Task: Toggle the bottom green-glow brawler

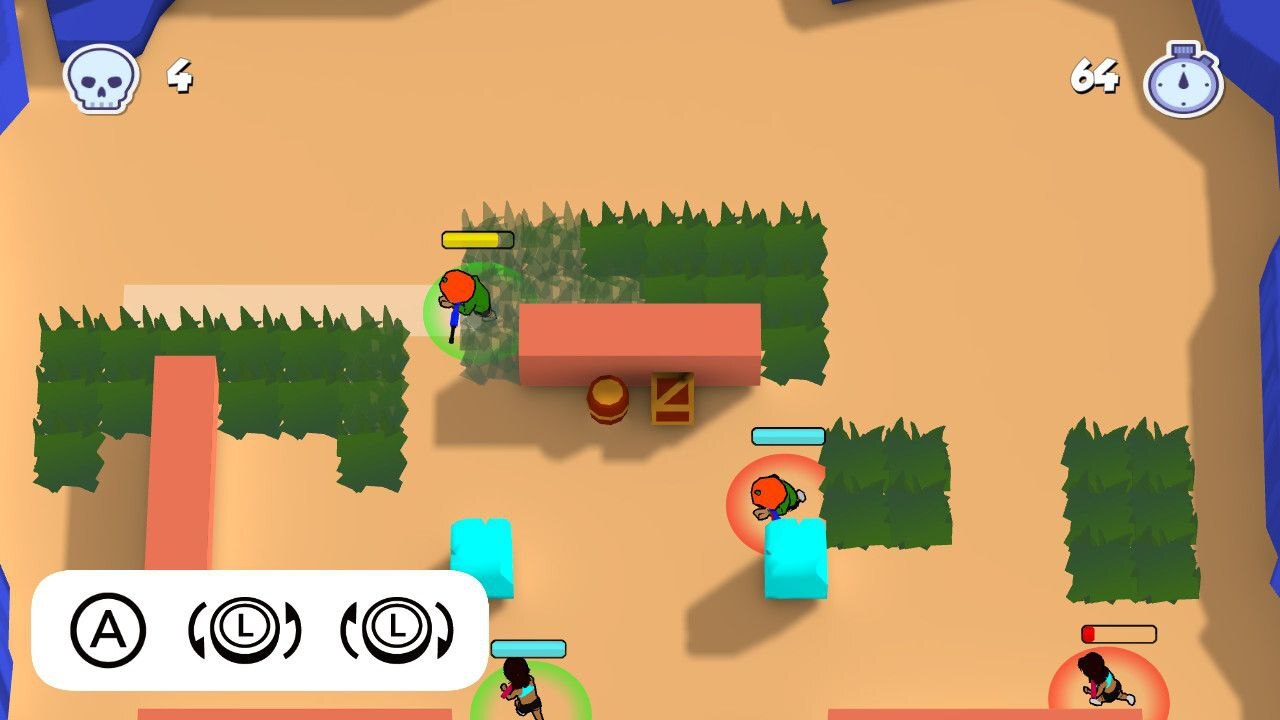Action: [523, 690]
